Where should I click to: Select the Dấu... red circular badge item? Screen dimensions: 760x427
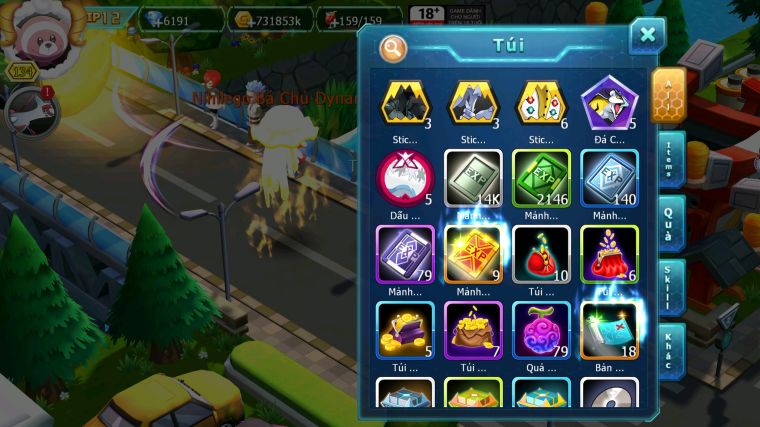click(405, 177)
